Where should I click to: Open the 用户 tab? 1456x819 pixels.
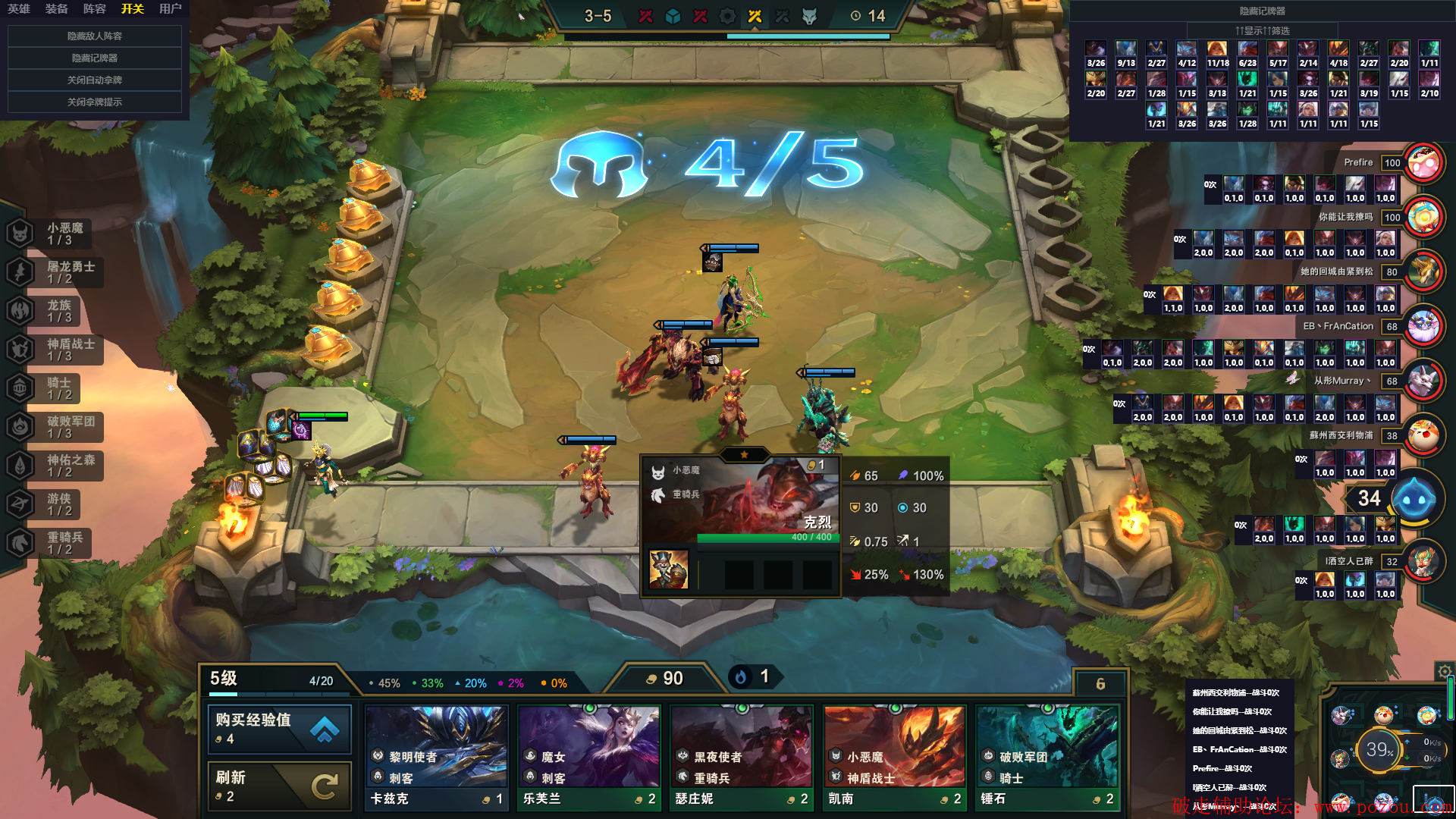click(171, 9)
